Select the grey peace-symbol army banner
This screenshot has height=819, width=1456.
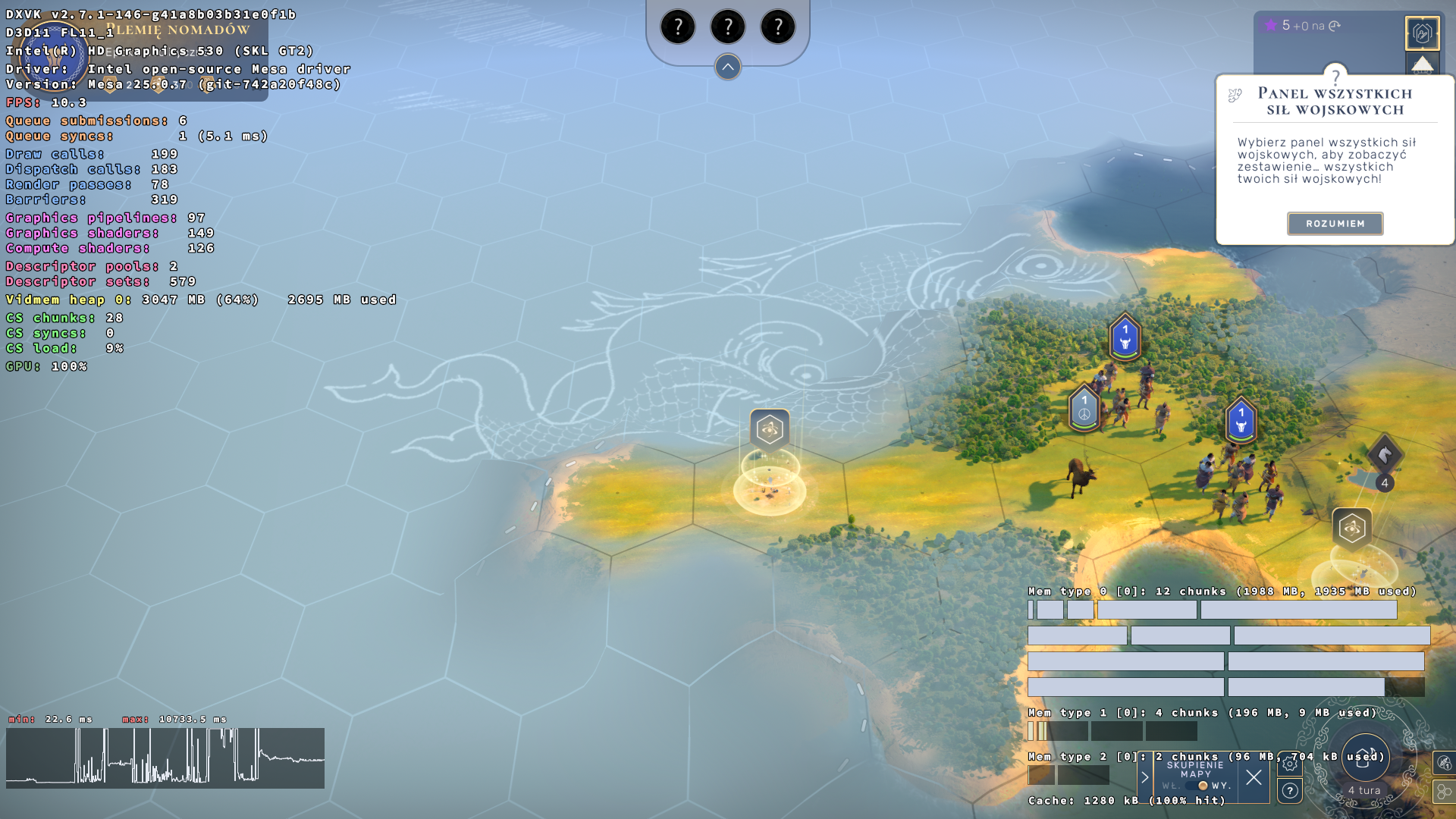click(x=1084, y=408)
